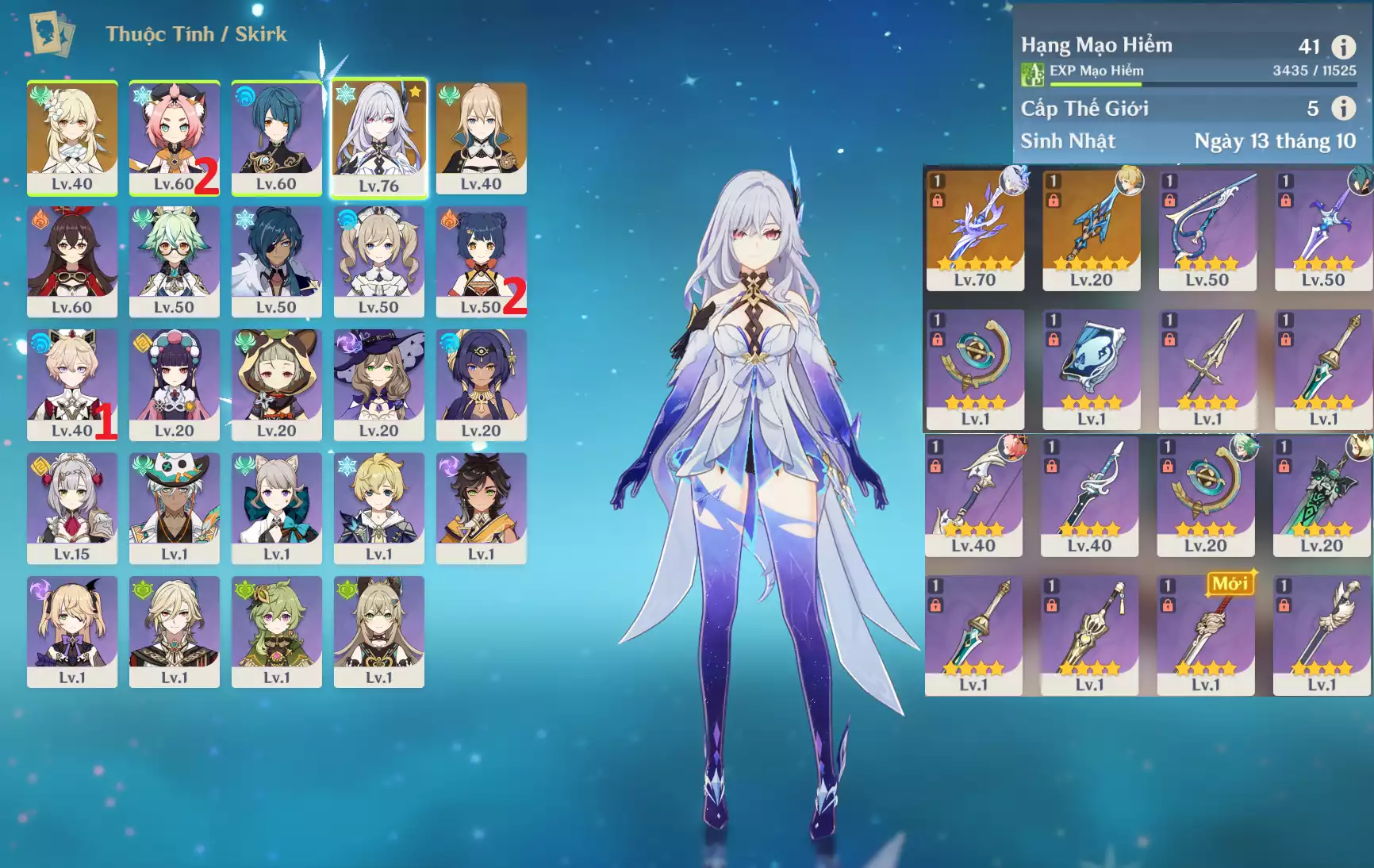Pick the Jean Lv.40 character tile
This screenshot has height=868, width=1374.
pos(481,136)
